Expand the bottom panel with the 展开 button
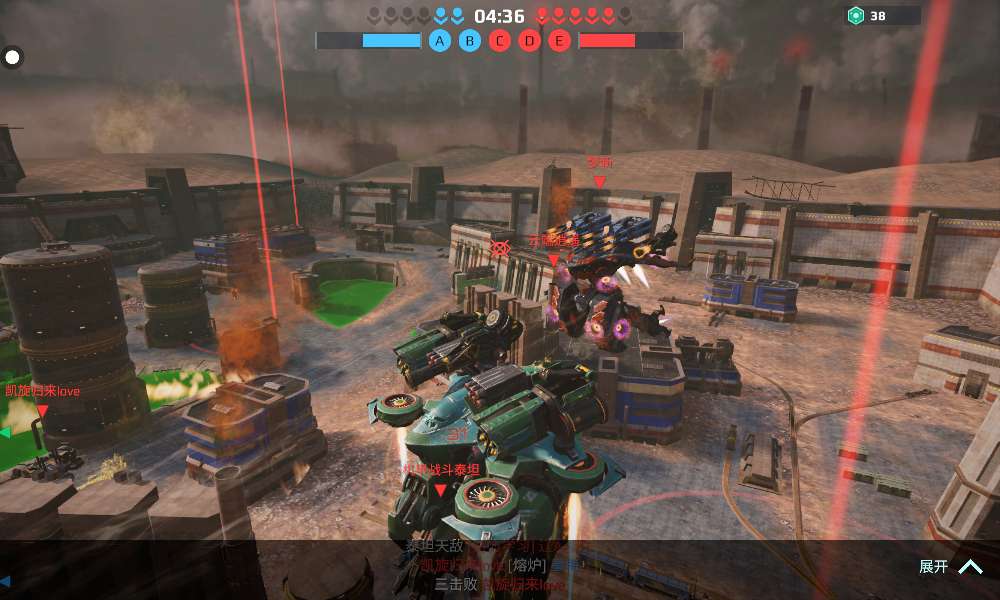Viewport: 1000px width, 600px height. [x=949, y=567]
